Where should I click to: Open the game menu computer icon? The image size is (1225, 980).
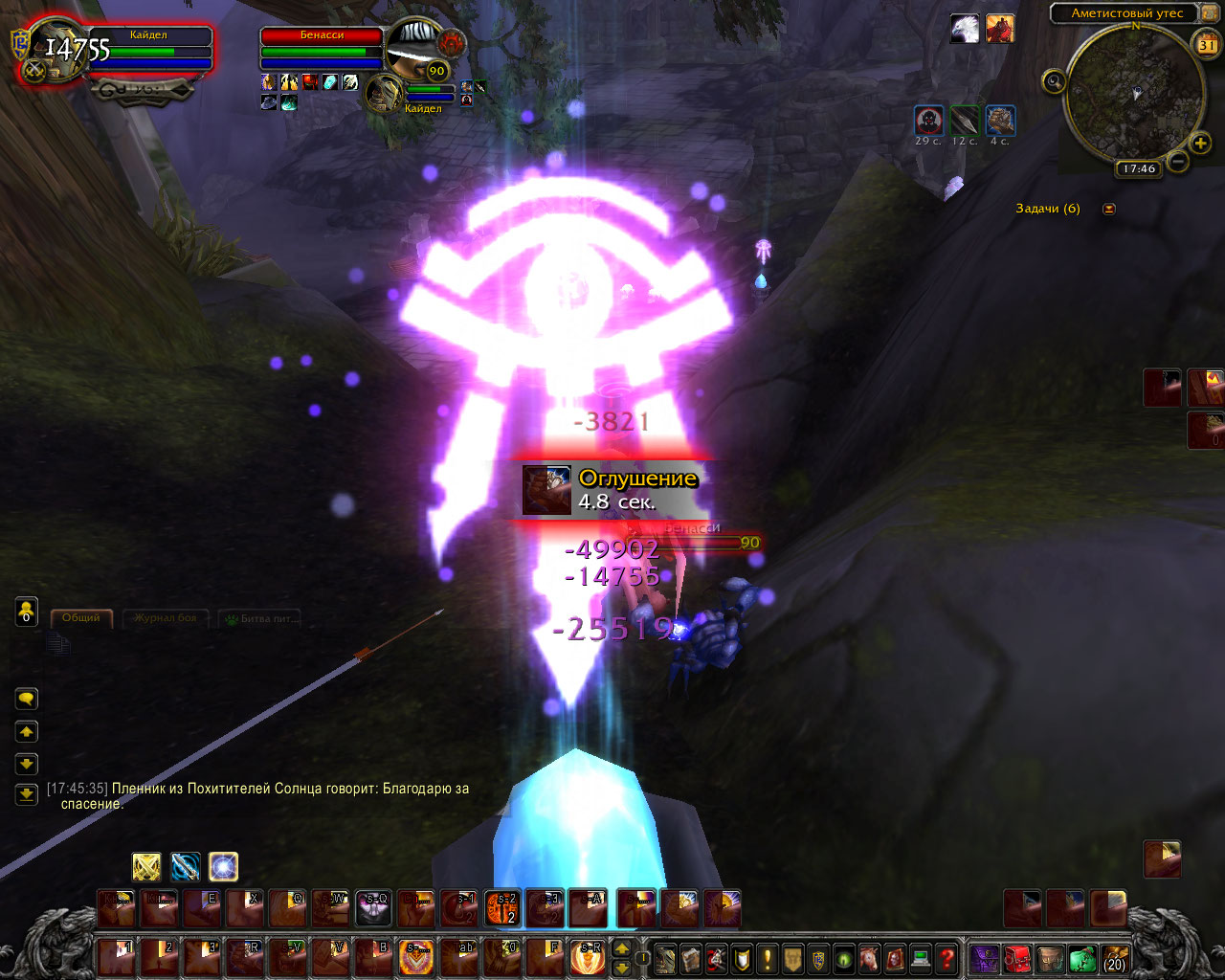[921, 957]
